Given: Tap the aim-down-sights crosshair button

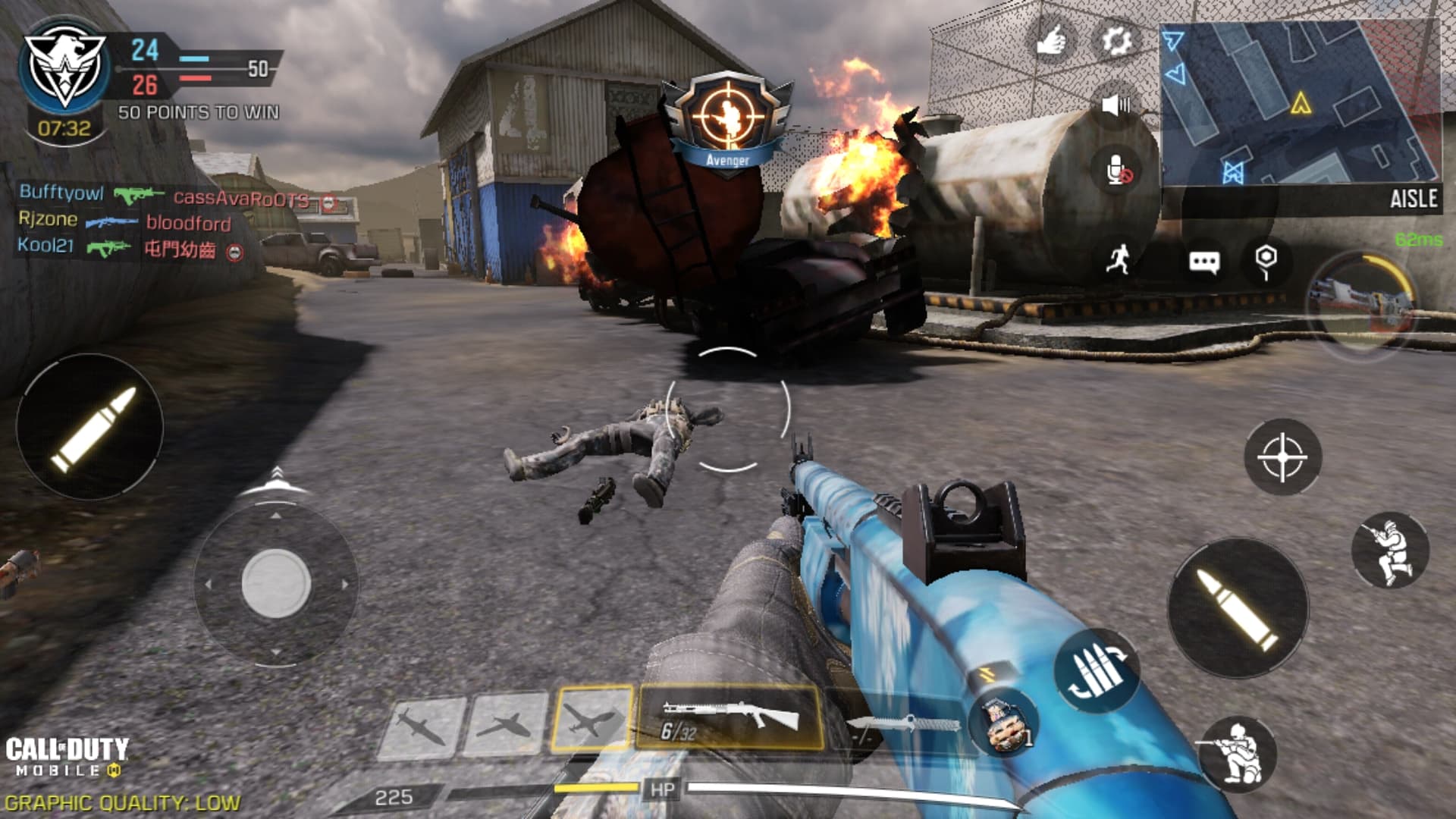Looking at the screenshot, I should coord(1282,457).
